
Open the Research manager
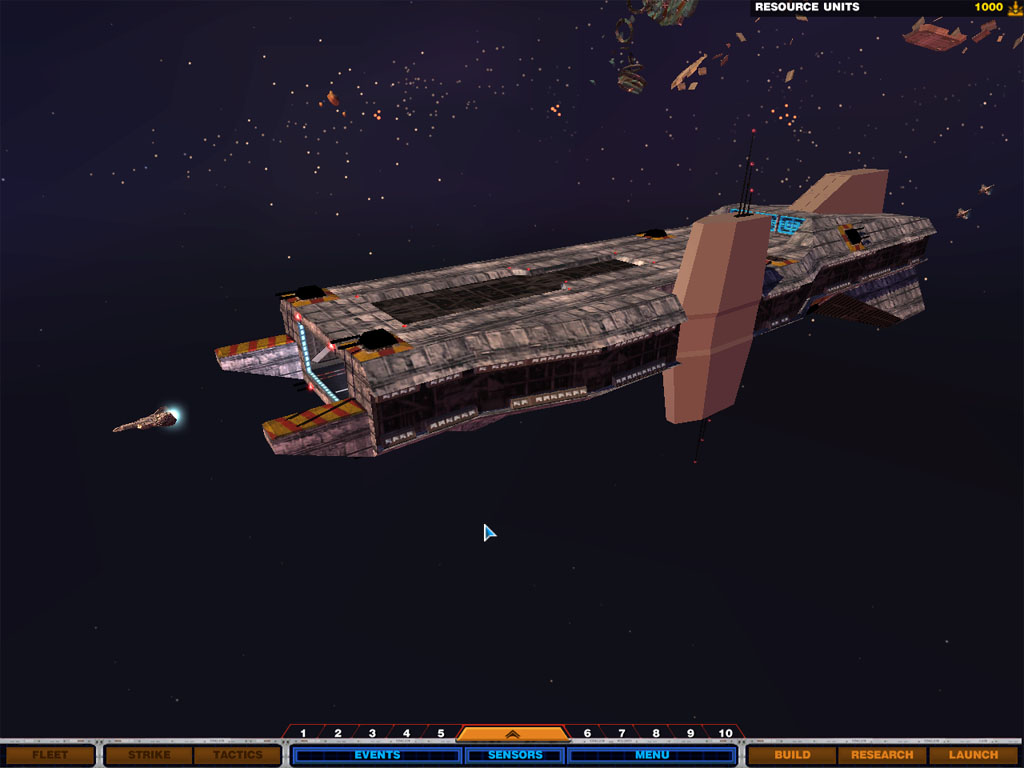coord(882,755)
